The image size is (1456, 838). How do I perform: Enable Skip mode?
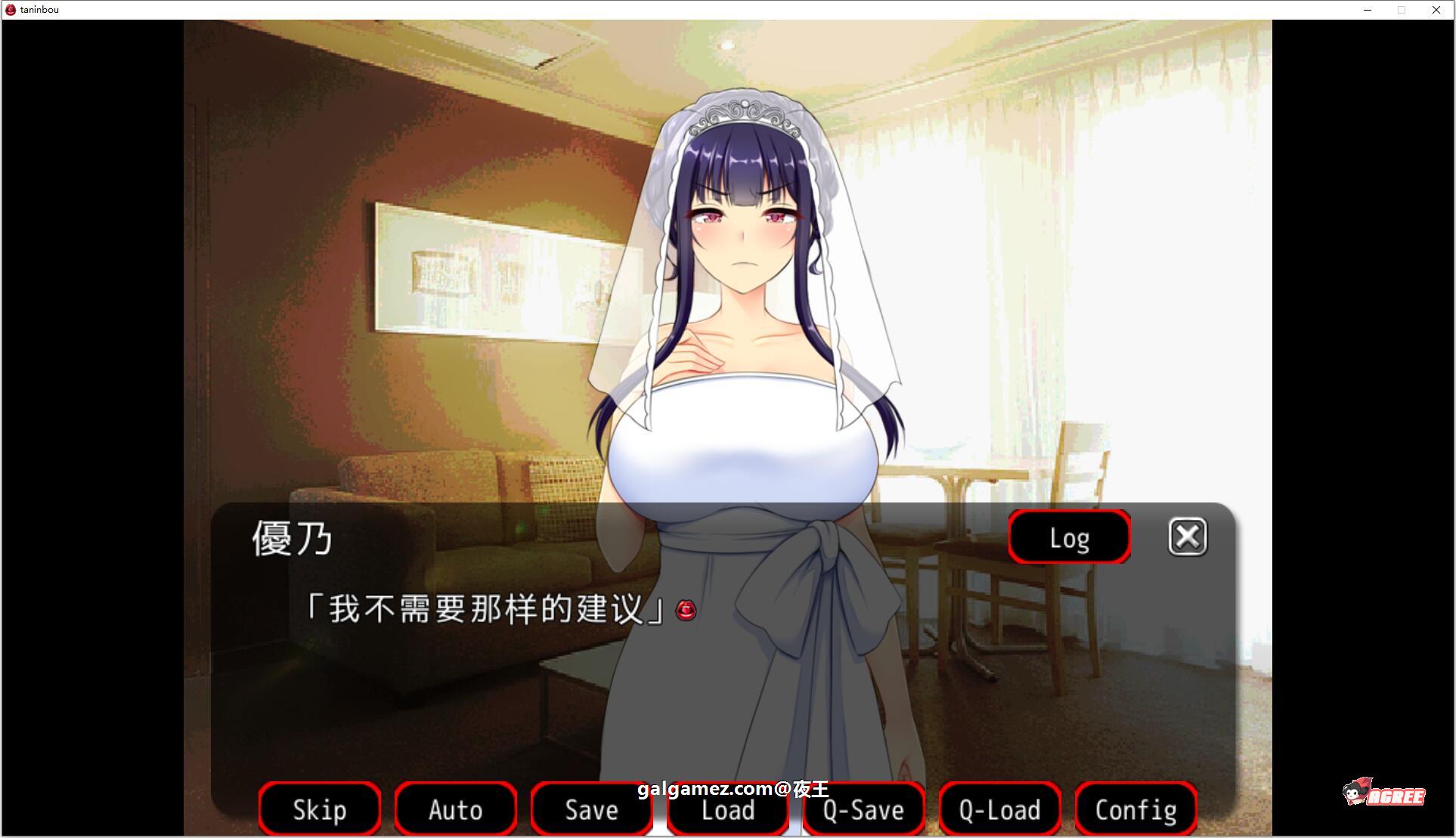tap(319, 809)
